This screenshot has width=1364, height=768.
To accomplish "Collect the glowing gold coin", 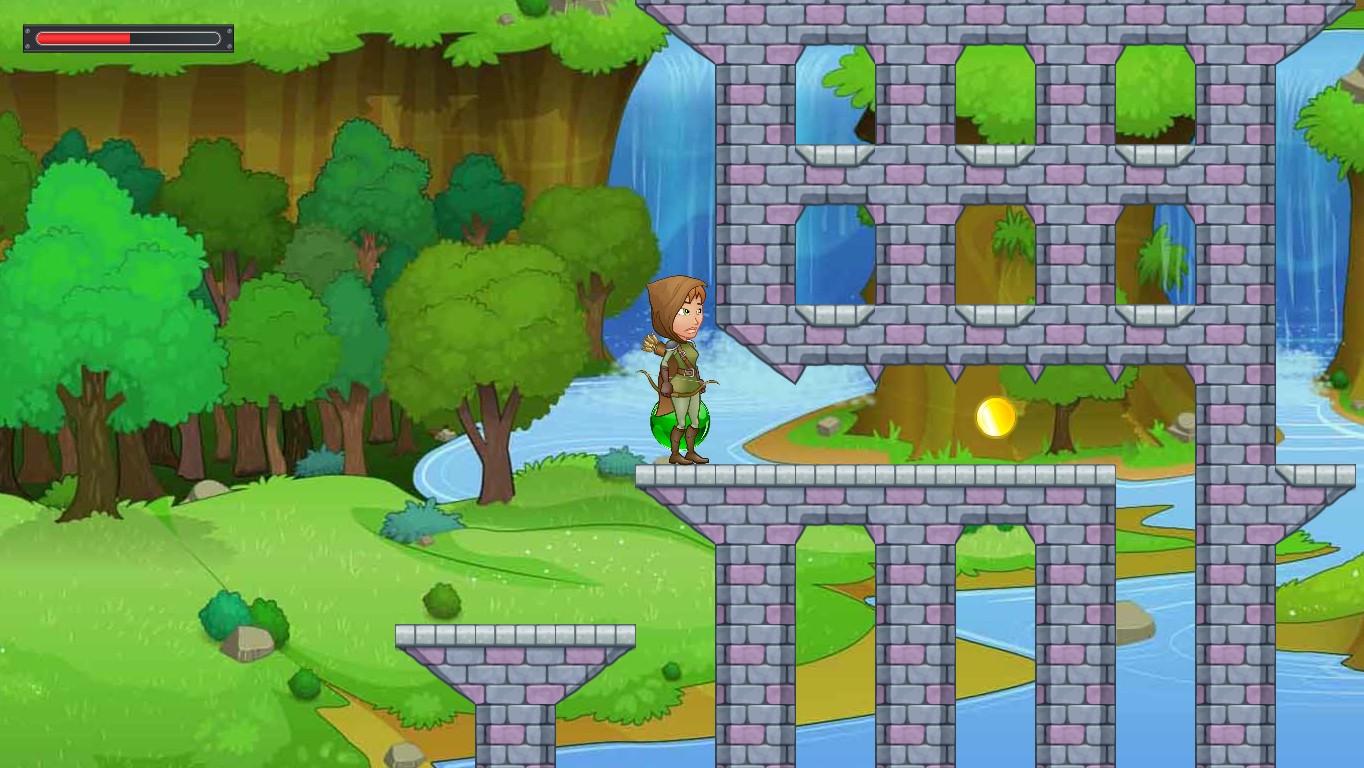I will pos(995,417).
